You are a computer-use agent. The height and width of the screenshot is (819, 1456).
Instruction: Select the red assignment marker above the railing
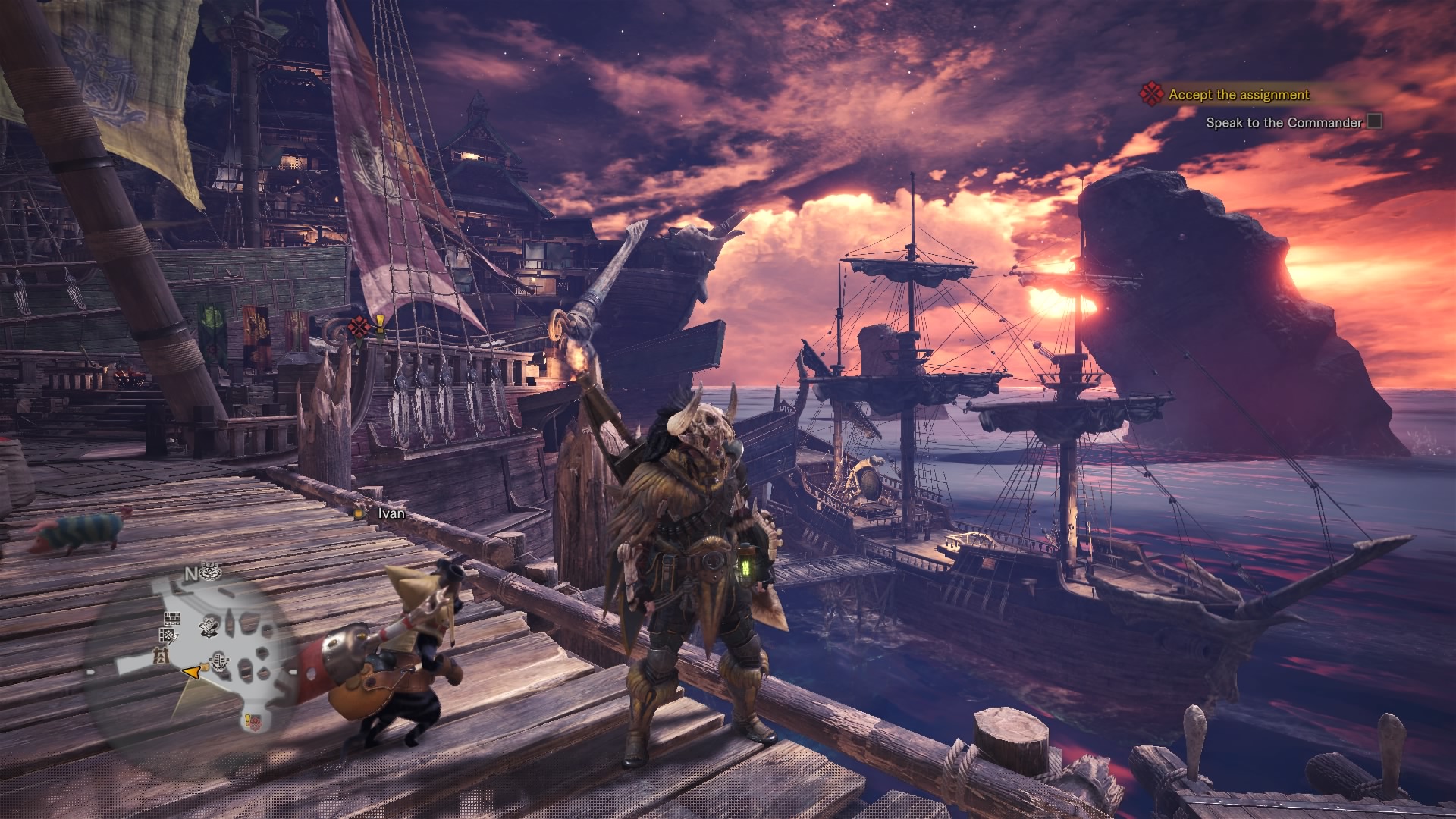pos(357,328)
